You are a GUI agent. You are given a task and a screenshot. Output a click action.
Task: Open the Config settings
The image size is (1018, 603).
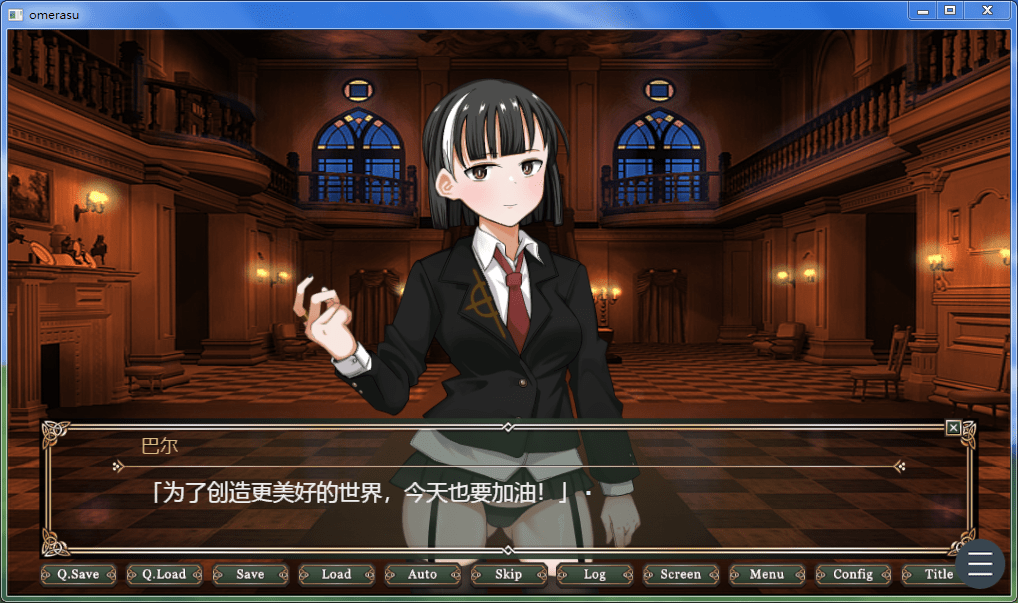point(852,574)
